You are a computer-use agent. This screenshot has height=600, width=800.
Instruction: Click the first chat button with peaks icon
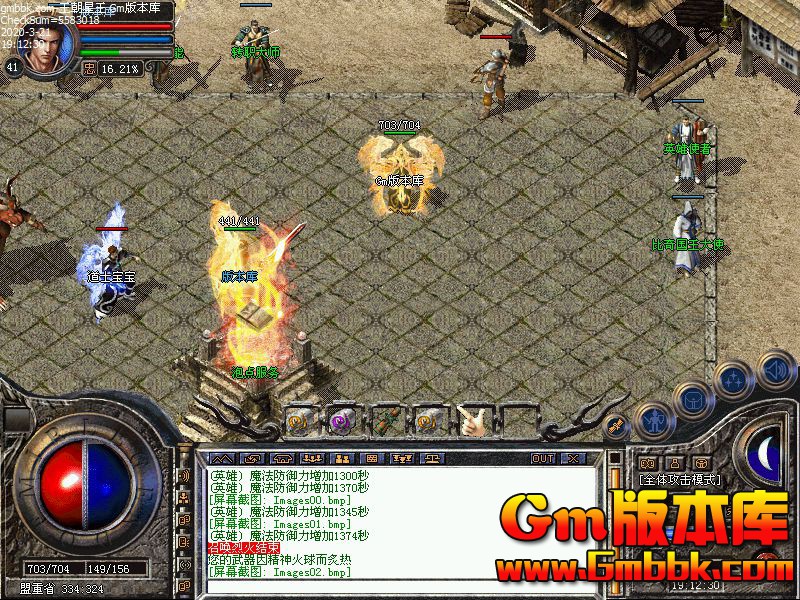220,458
